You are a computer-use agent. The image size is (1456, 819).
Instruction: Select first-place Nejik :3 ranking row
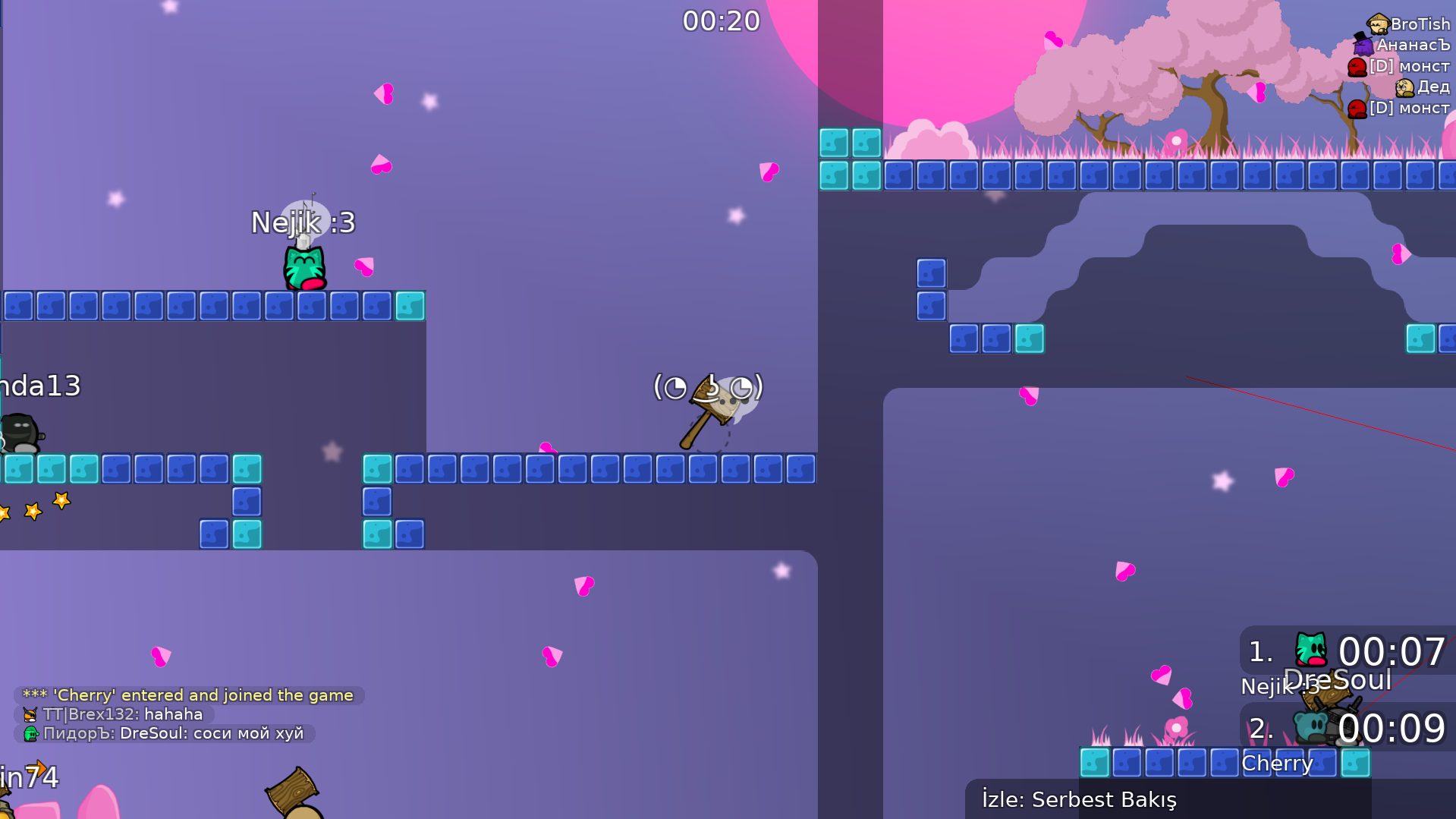point(1348,652)
